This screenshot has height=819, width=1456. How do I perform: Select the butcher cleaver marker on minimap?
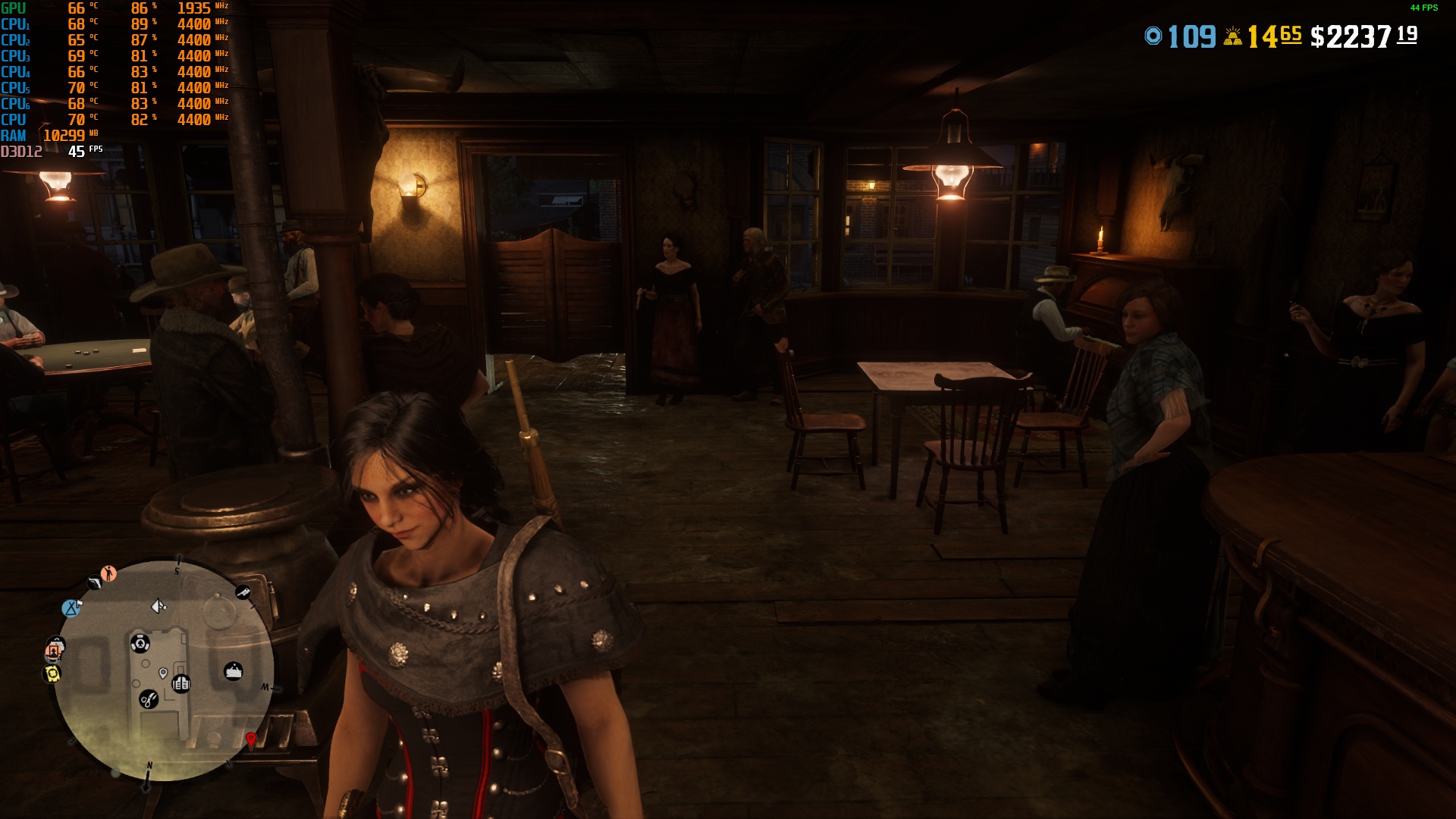tap(243, 592)
